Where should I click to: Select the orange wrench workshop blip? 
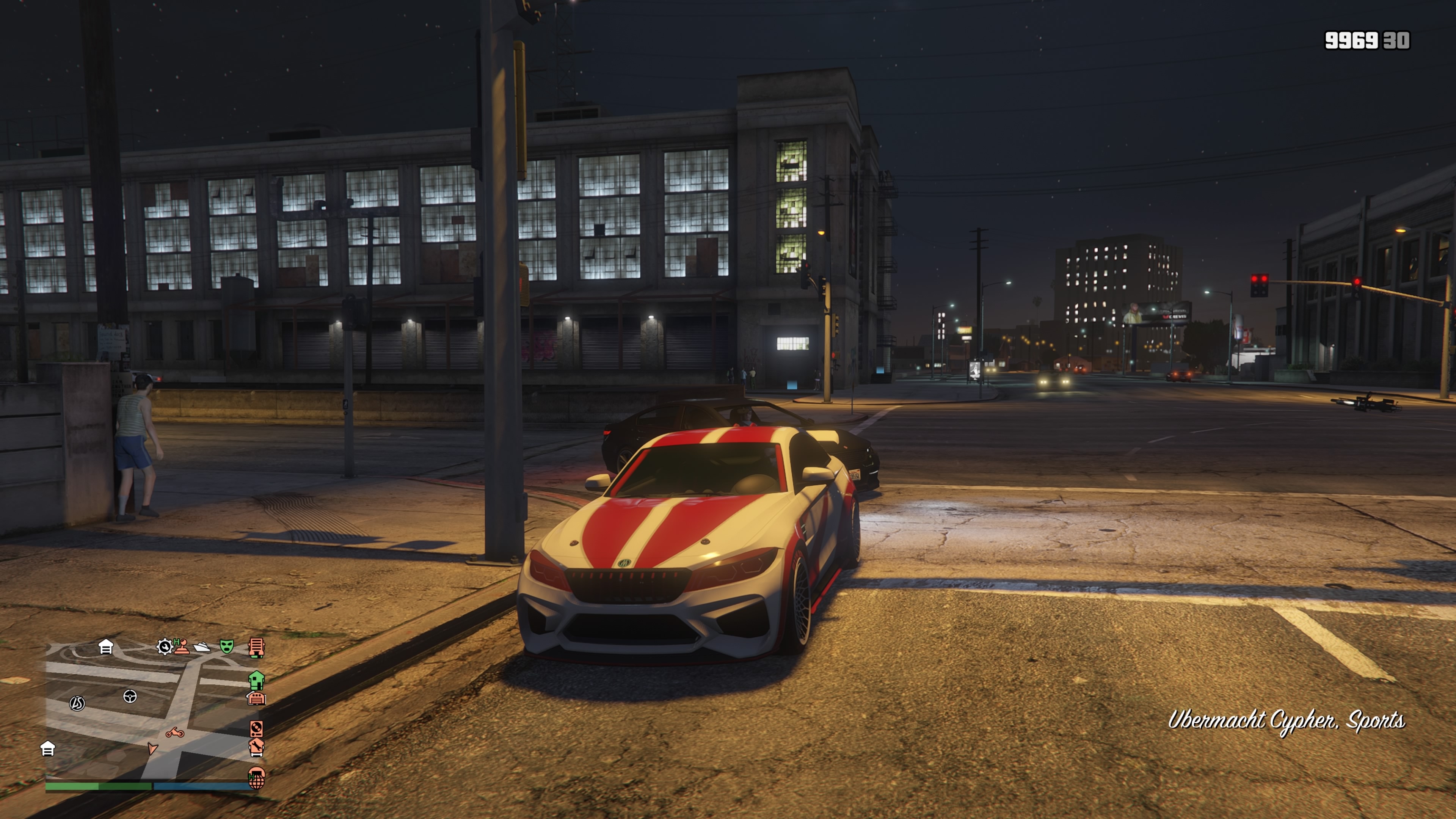pos(257,747)
